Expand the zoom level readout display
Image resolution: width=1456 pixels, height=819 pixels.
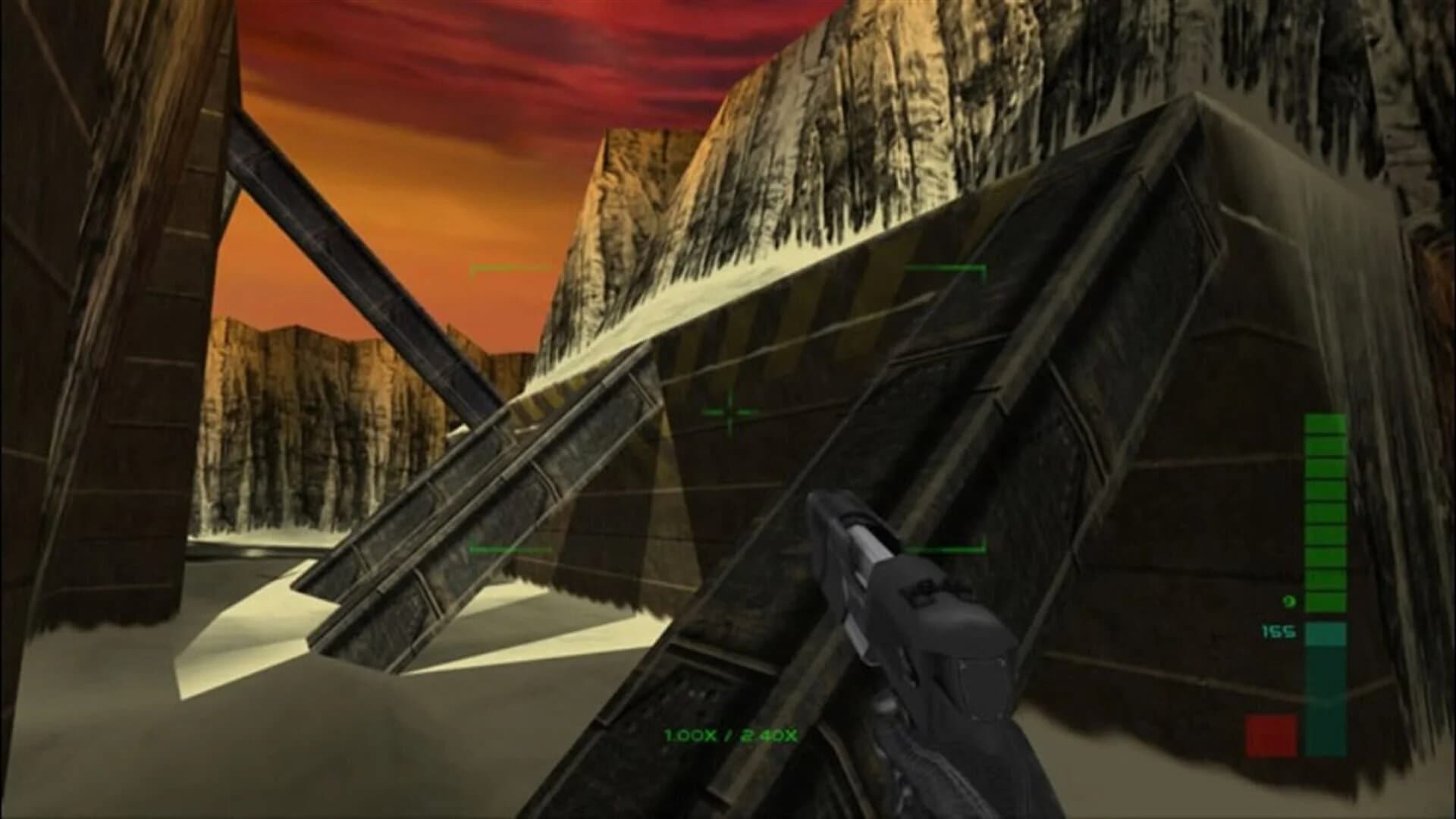tap(730, 735)
